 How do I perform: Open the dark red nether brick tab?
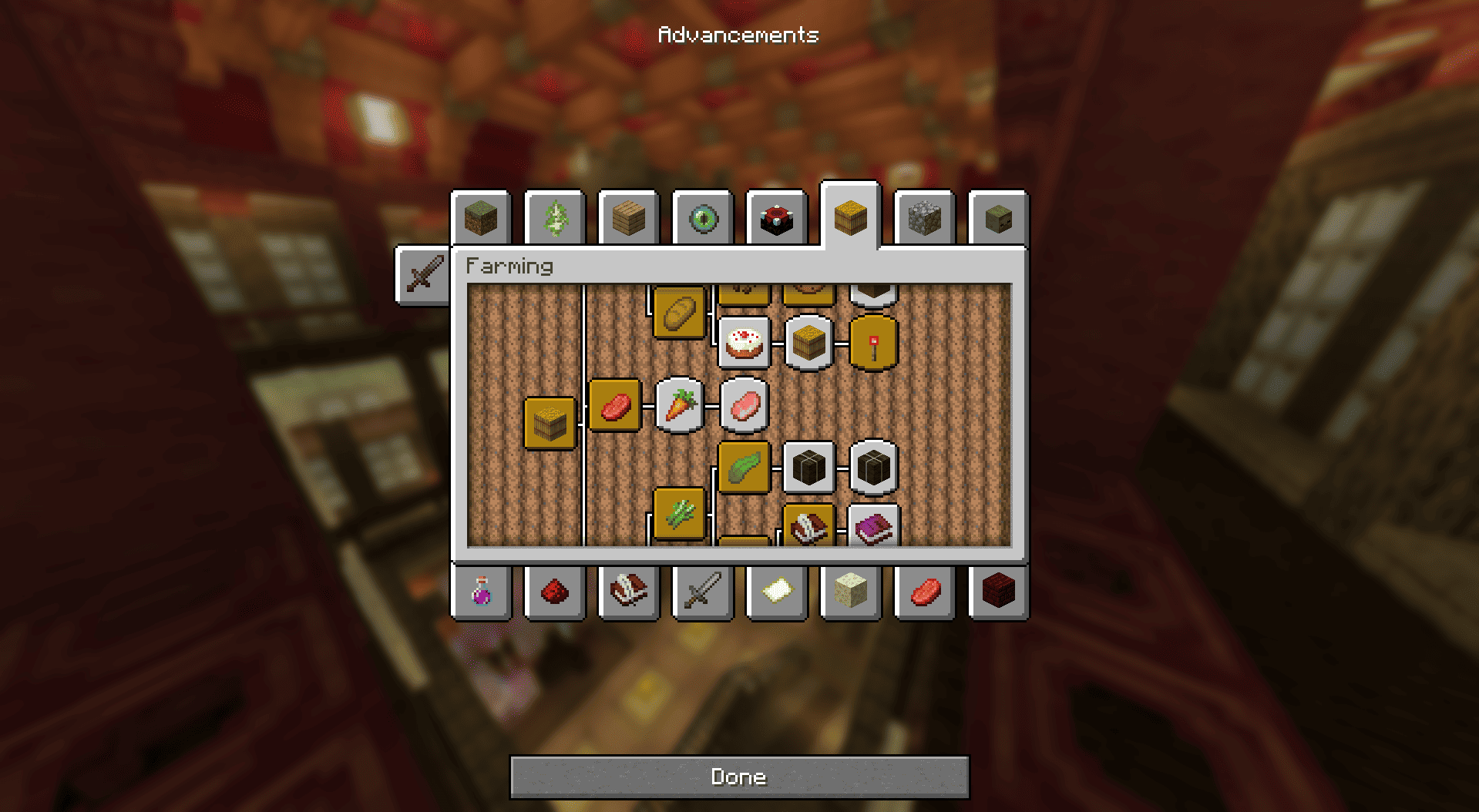[x=998, y=592]
